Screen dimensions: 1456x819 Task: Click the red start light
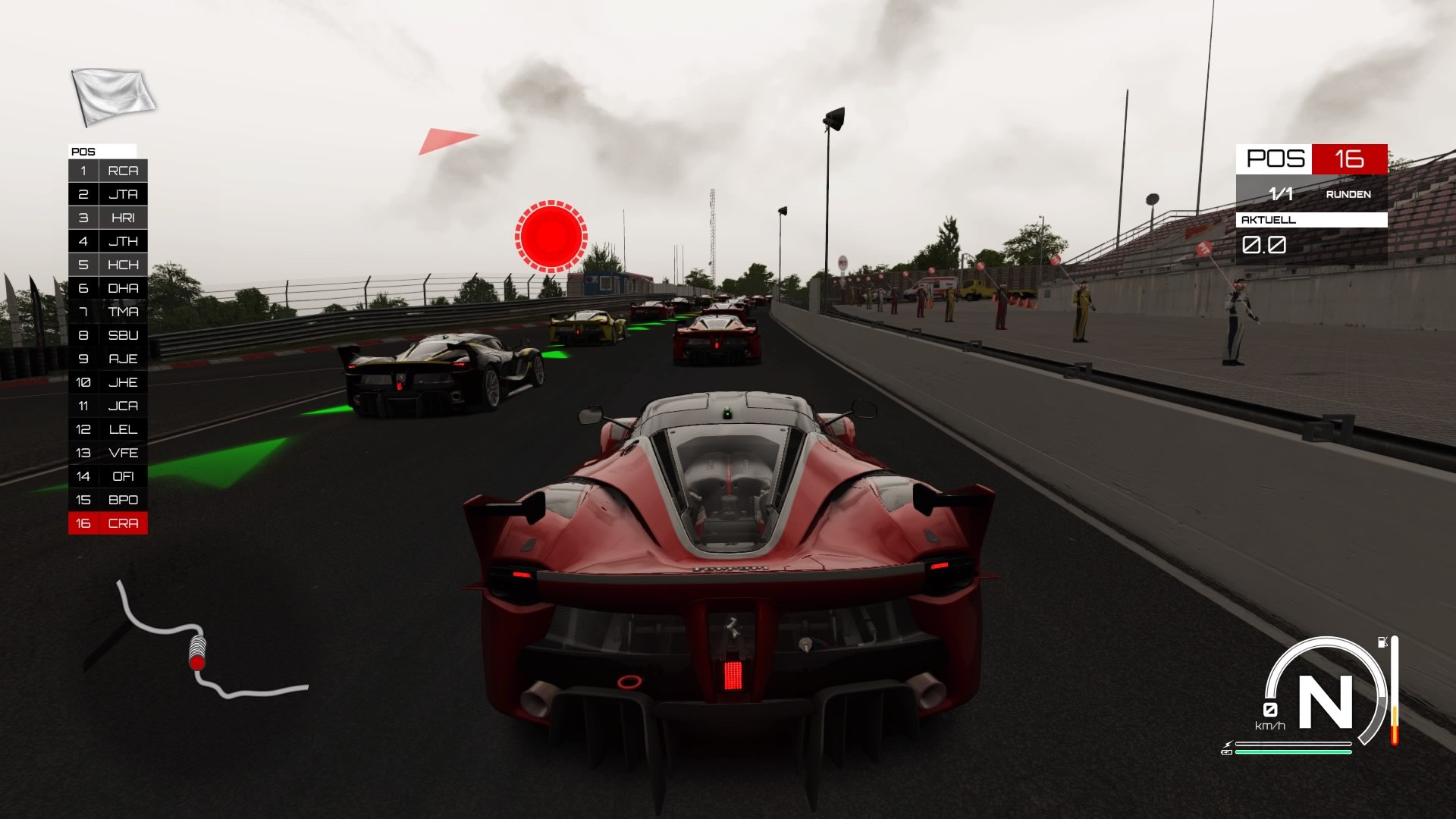551,237
